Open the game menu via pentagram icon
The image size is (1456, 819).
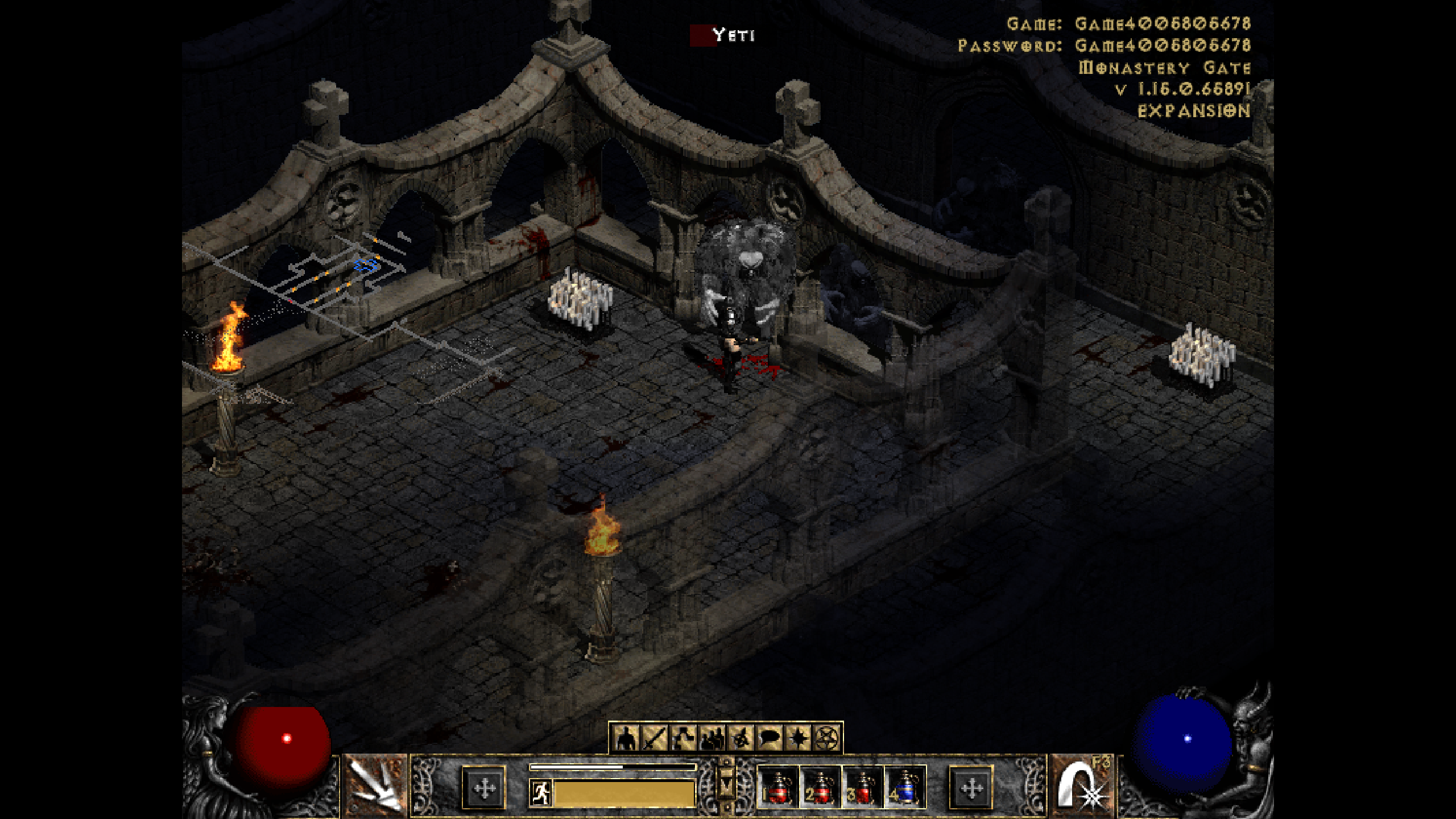coord(829,738)
